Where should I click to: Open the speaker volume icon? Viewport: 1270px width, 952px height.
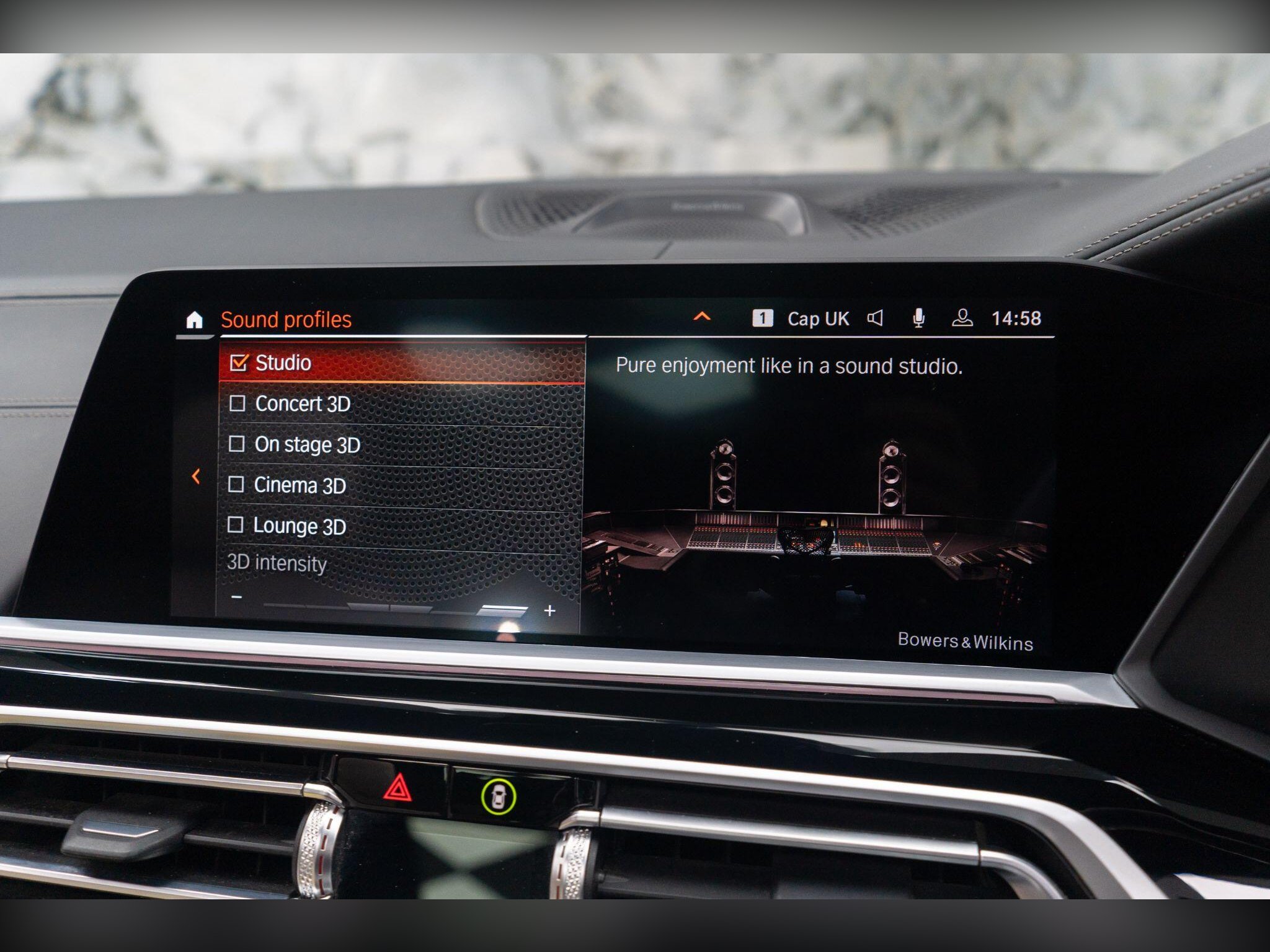875,319
